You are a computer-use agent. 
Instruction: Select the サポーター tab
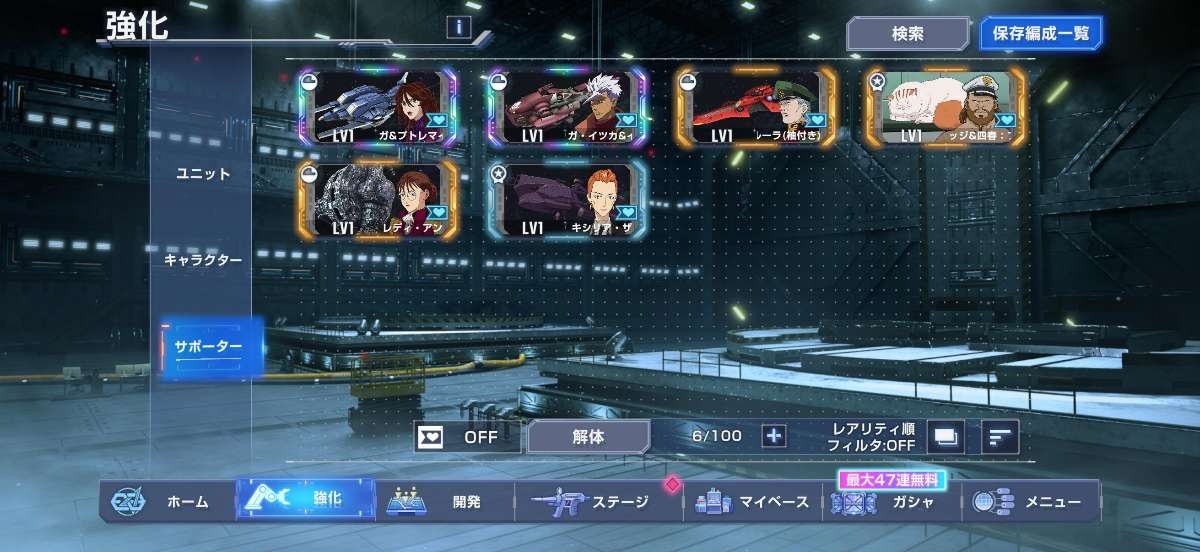point(209,347)
